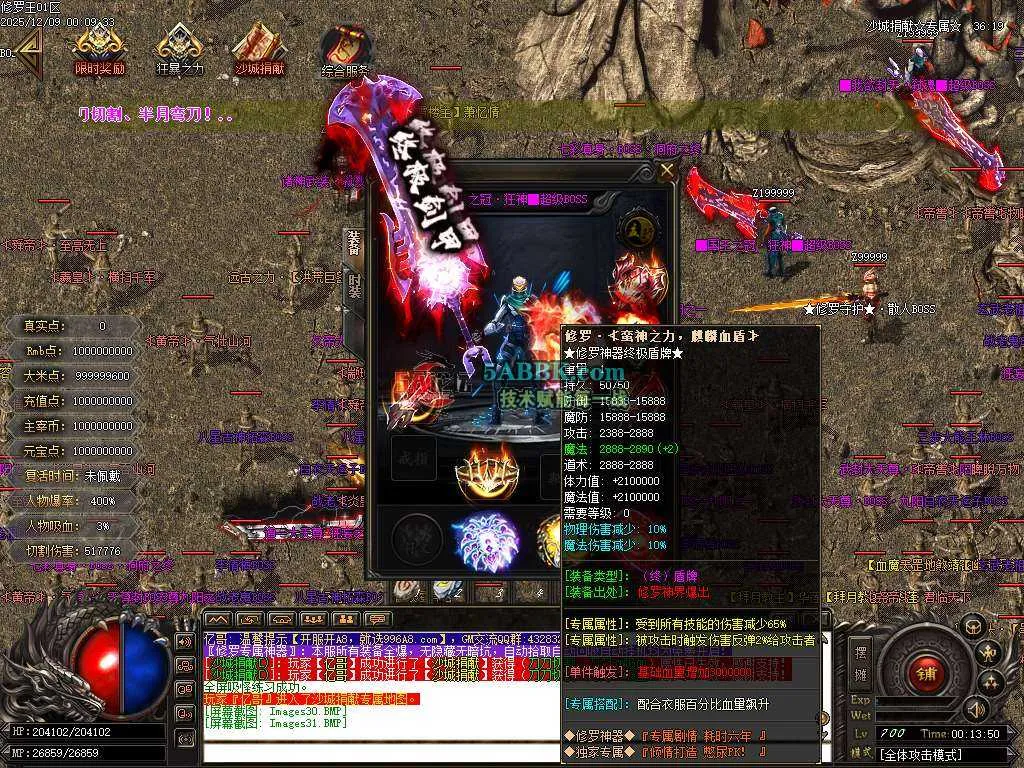Switch to the 装备 equipment tab

353,241
